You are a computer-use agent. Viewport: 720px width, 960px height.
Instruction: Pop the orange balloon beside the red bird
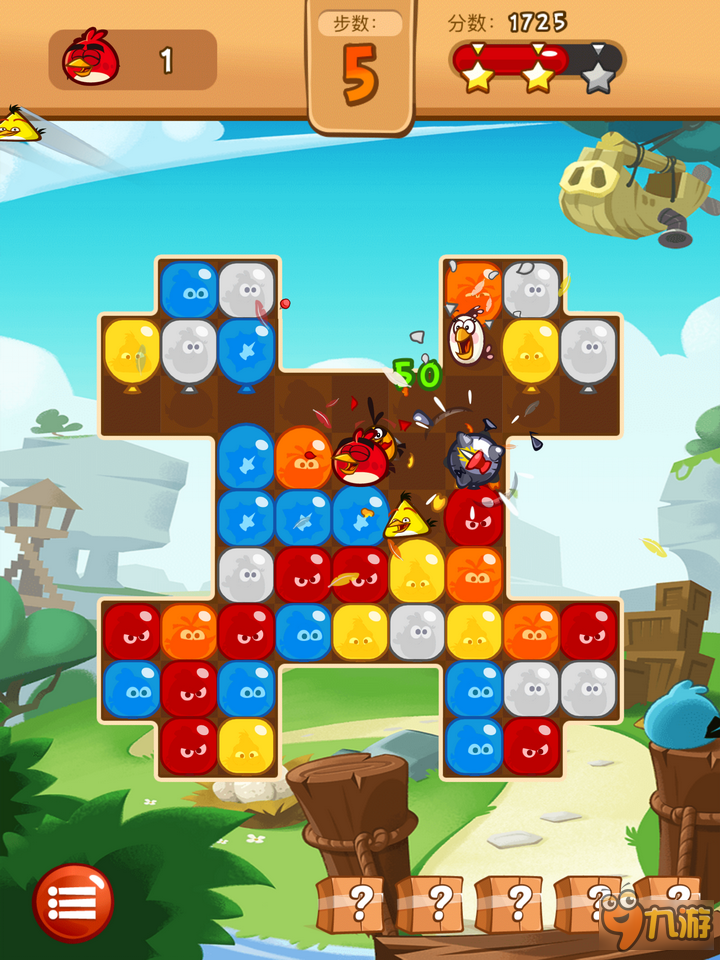pos(303,456)
